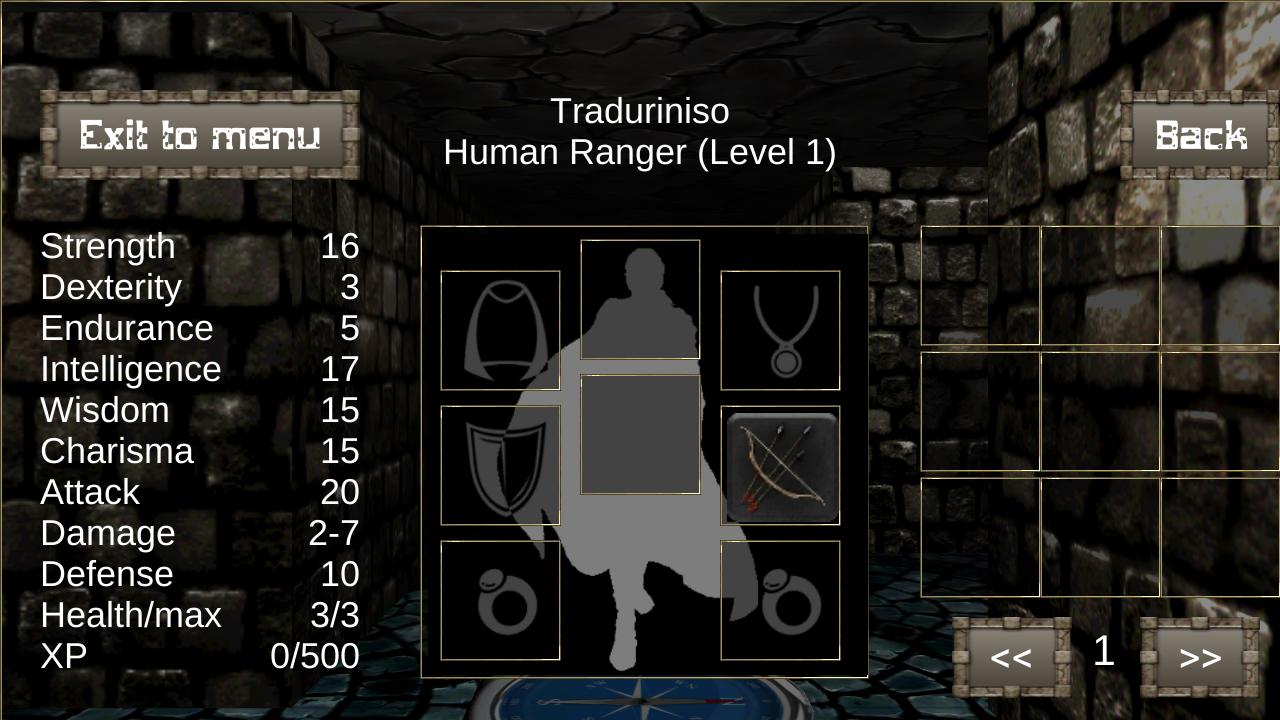Select the head equipment slot
Viewport: 1280px width, 720px height.
click(640, 296)
